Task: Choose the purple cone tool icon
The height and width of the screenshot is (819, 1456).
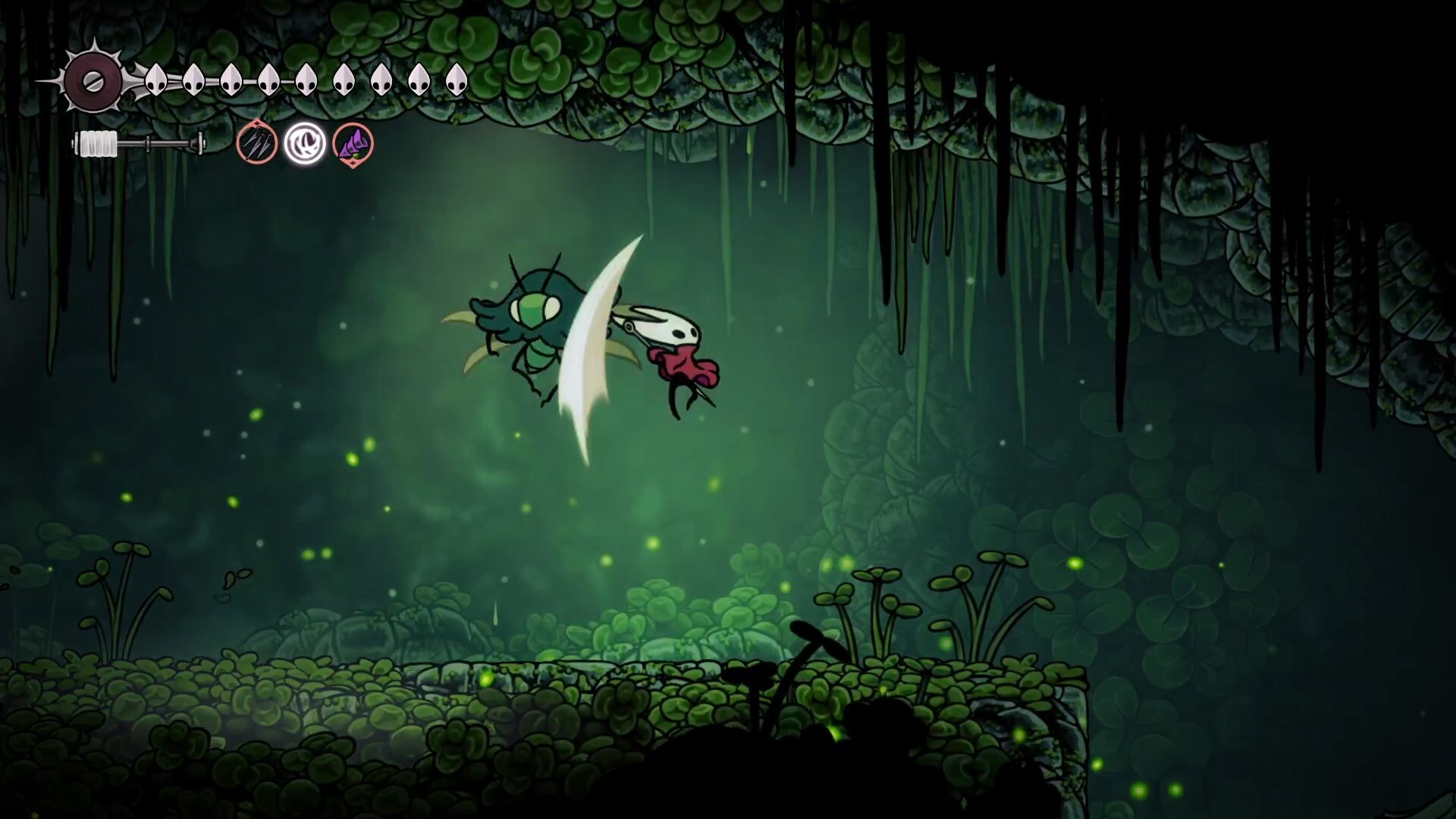Action: click(353, 143)
